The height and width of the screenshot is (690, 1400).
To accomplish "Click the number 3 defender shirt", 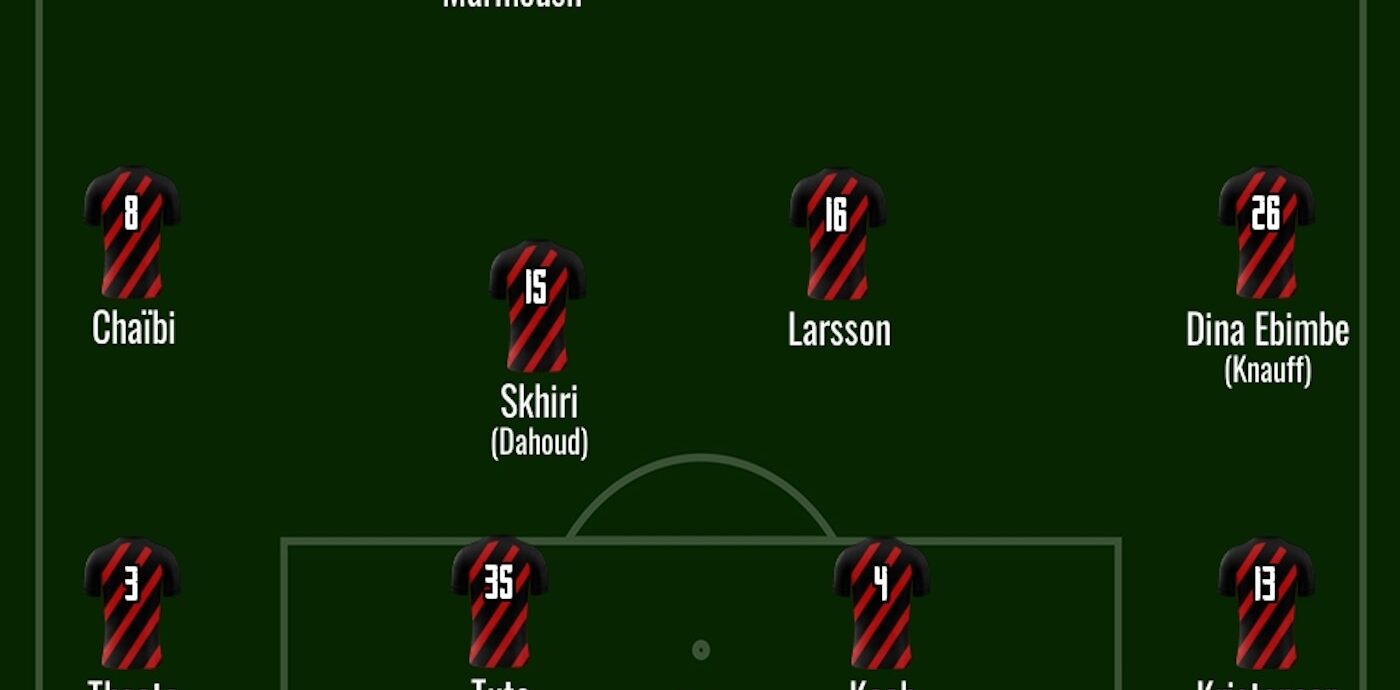I will [x=132, y=602].
